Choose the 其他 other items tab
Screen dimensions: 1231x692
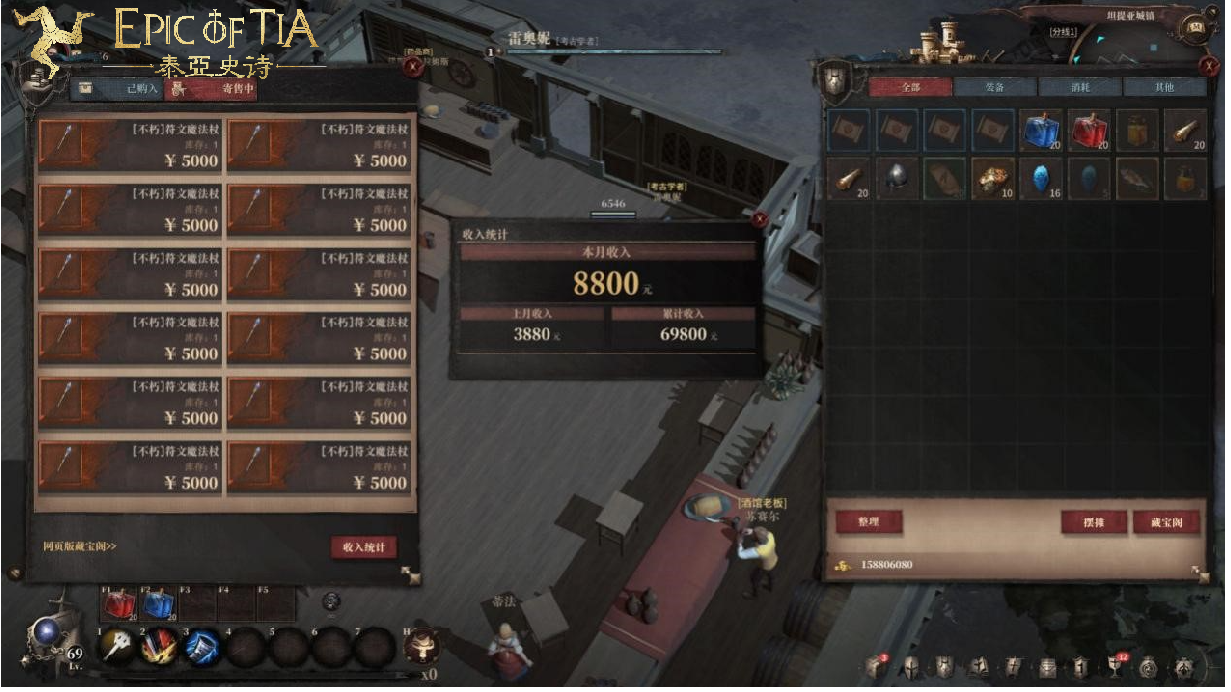click(x=1164, y=87)
